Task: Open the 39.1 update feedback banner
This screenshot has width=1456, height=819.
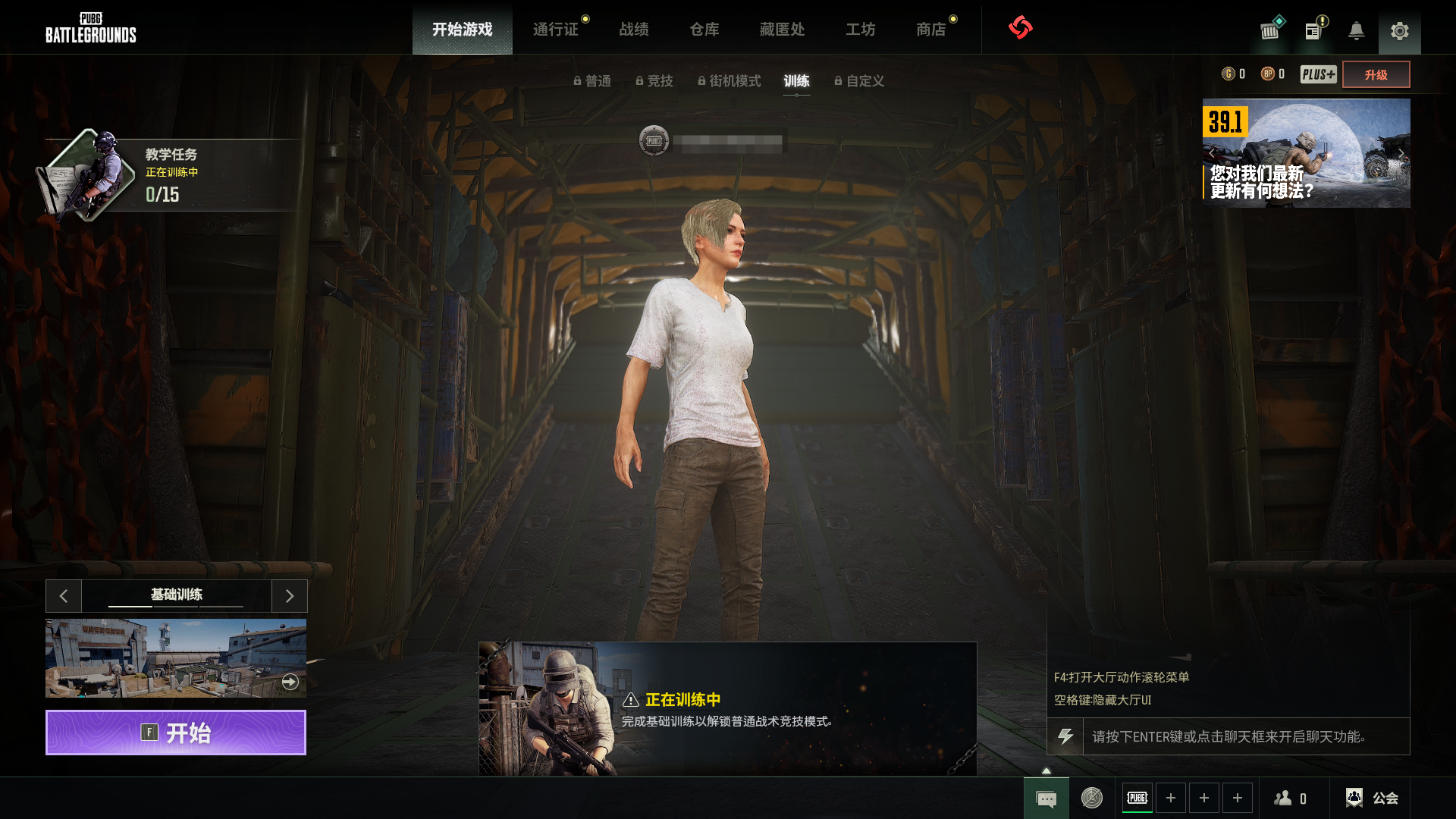Action: 1306,153
